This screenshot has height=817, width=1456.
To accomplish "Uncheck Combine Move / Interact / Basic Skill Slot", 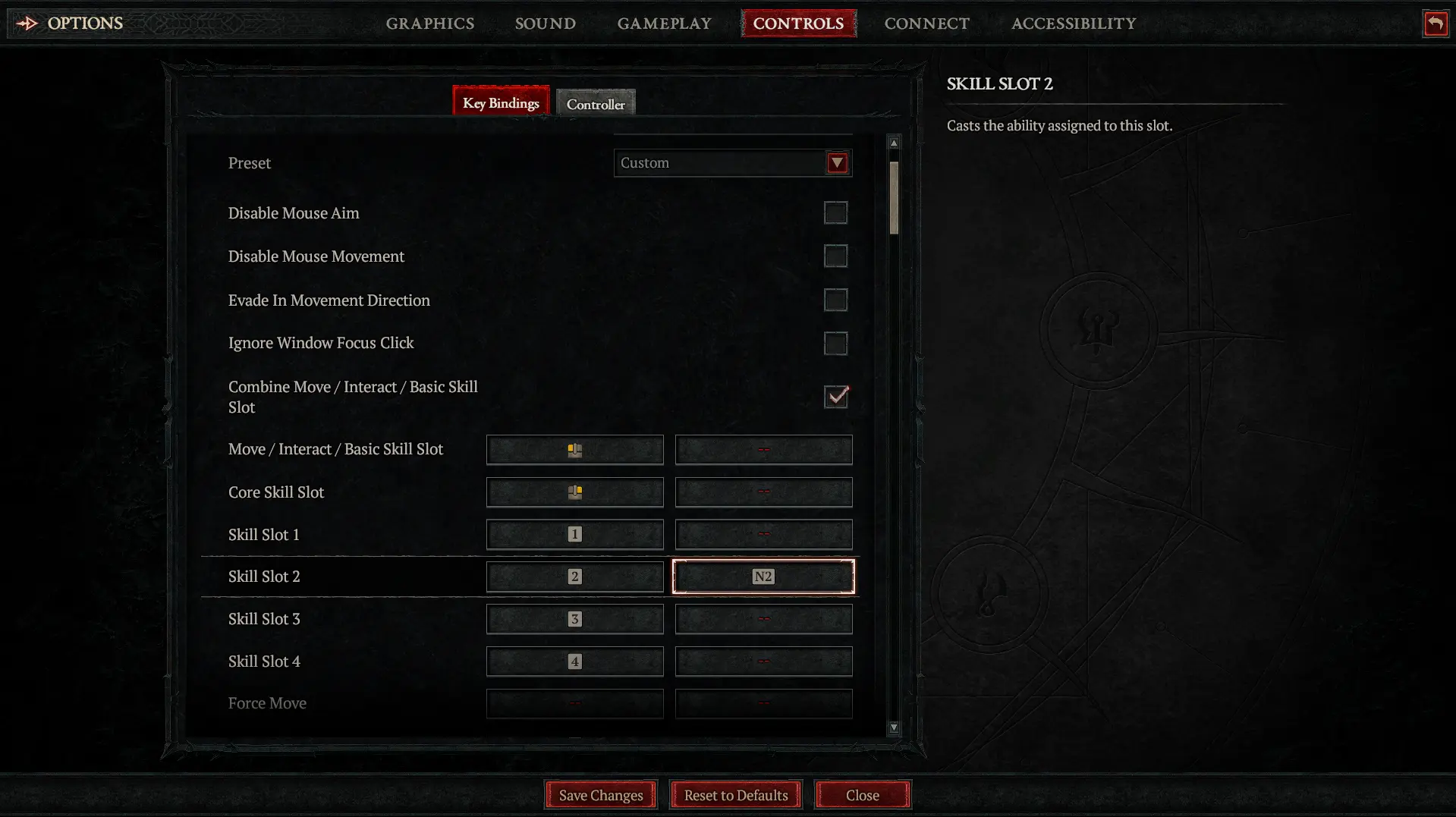I will coord(835,397).
